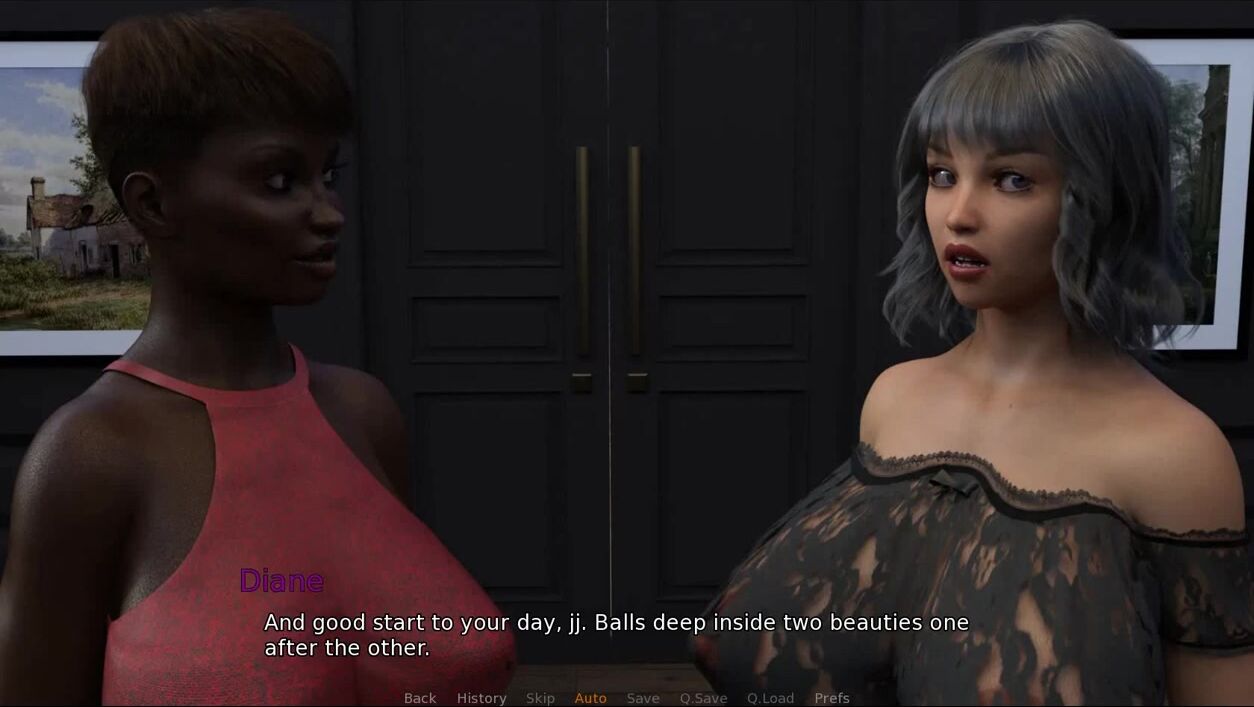Viewport: 1254px width, 707px height.
Task: Toggle Auto dialogue advance
Action: pos(590,698)
